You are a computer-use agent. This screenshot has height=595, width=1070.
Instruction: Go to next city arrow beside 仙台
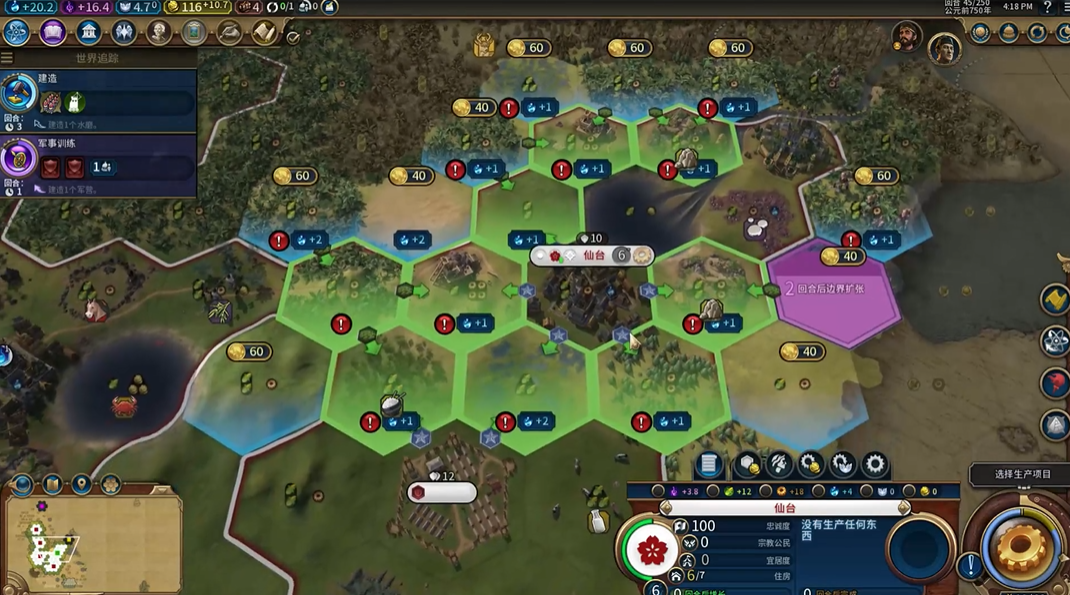(x=904, y=509)
